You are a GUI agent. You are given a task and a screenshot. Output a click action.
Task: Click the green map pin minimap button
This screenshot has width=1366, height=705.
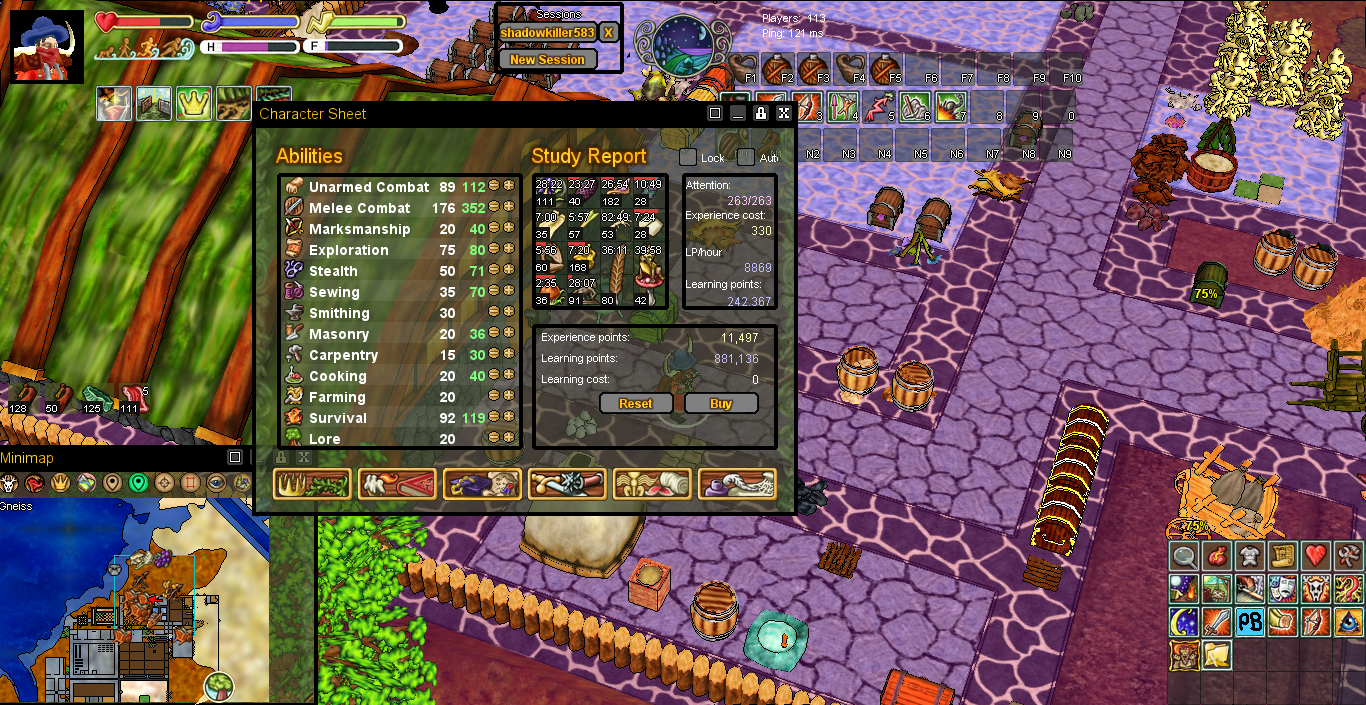pyautogui.click(x=138, y=484)
